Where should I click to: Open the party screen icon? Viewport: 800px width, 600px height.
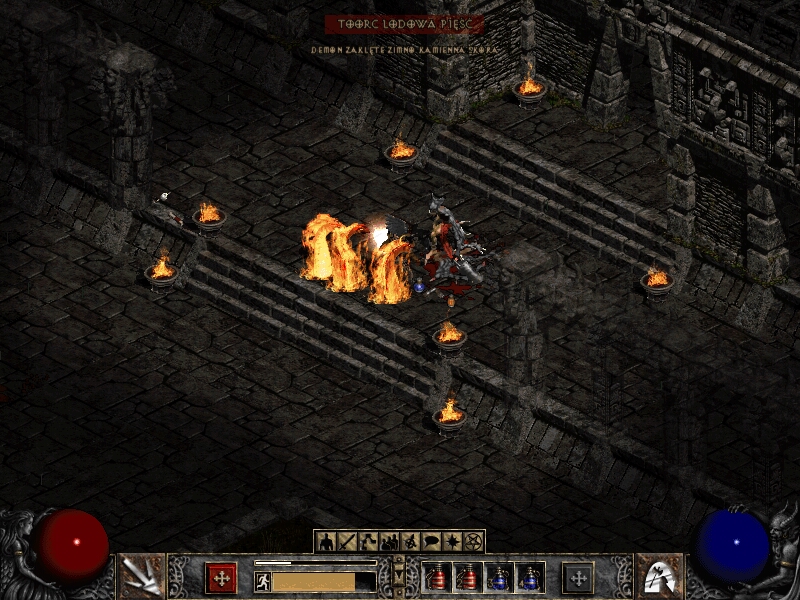[x=389, y=542]
